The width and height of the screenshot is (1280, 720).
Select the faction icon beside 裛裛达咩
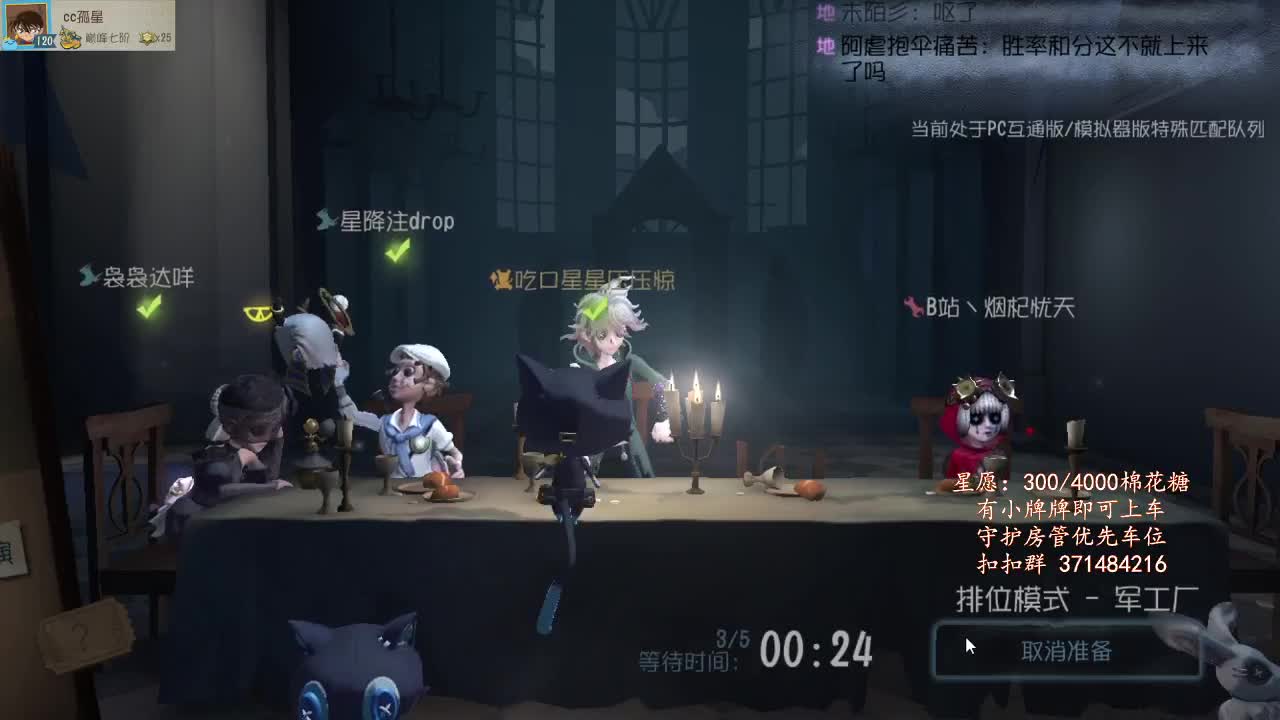87,276
